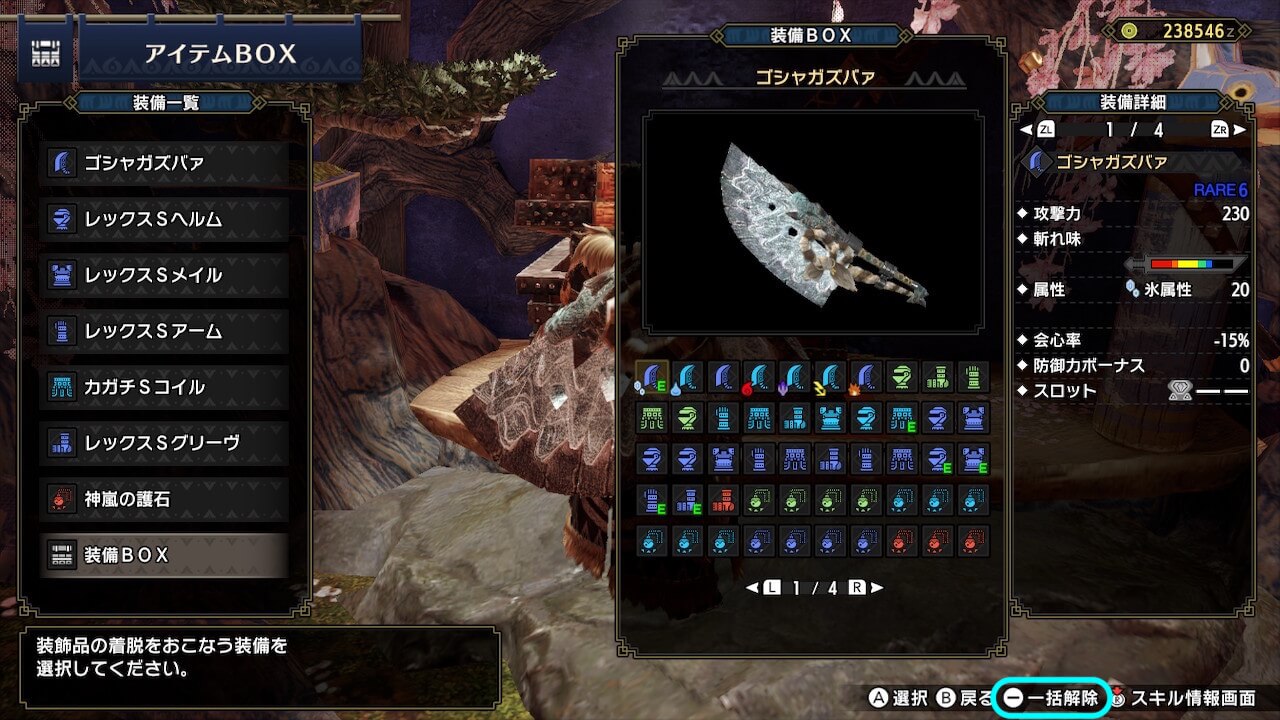The image size is (1280, 720).
Task: Select the カガチSコイル entry
Action: click(165, 387)
